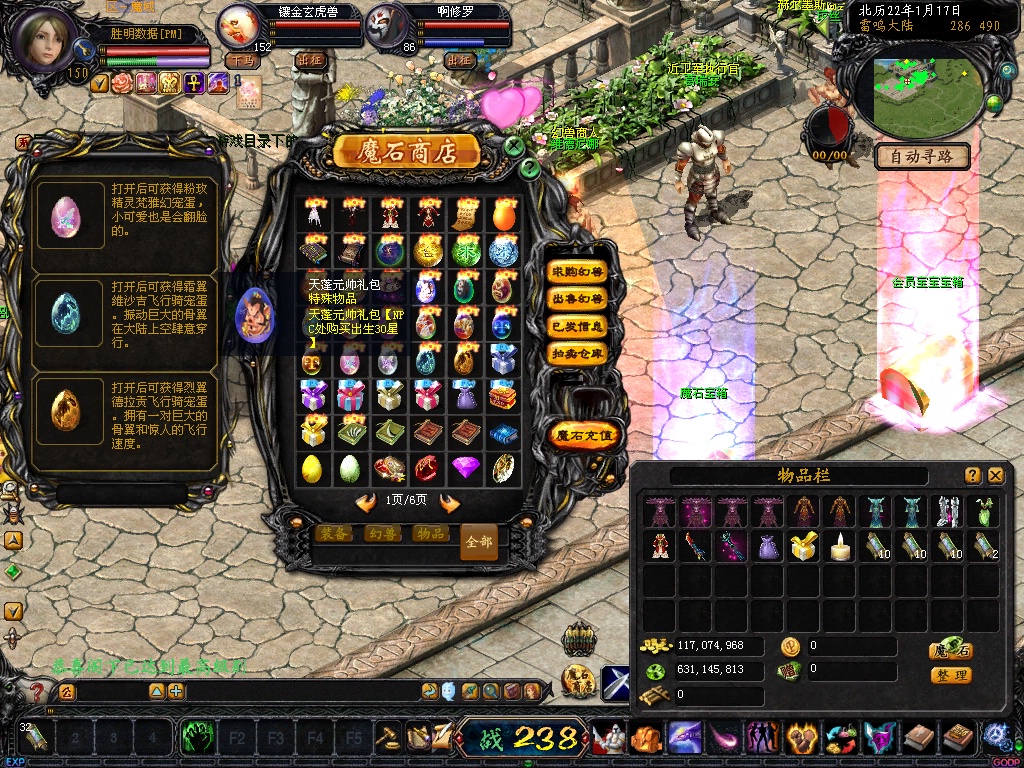Switch to the 幻兽 pet tab

pyautogui.click(x=381, y=534)
